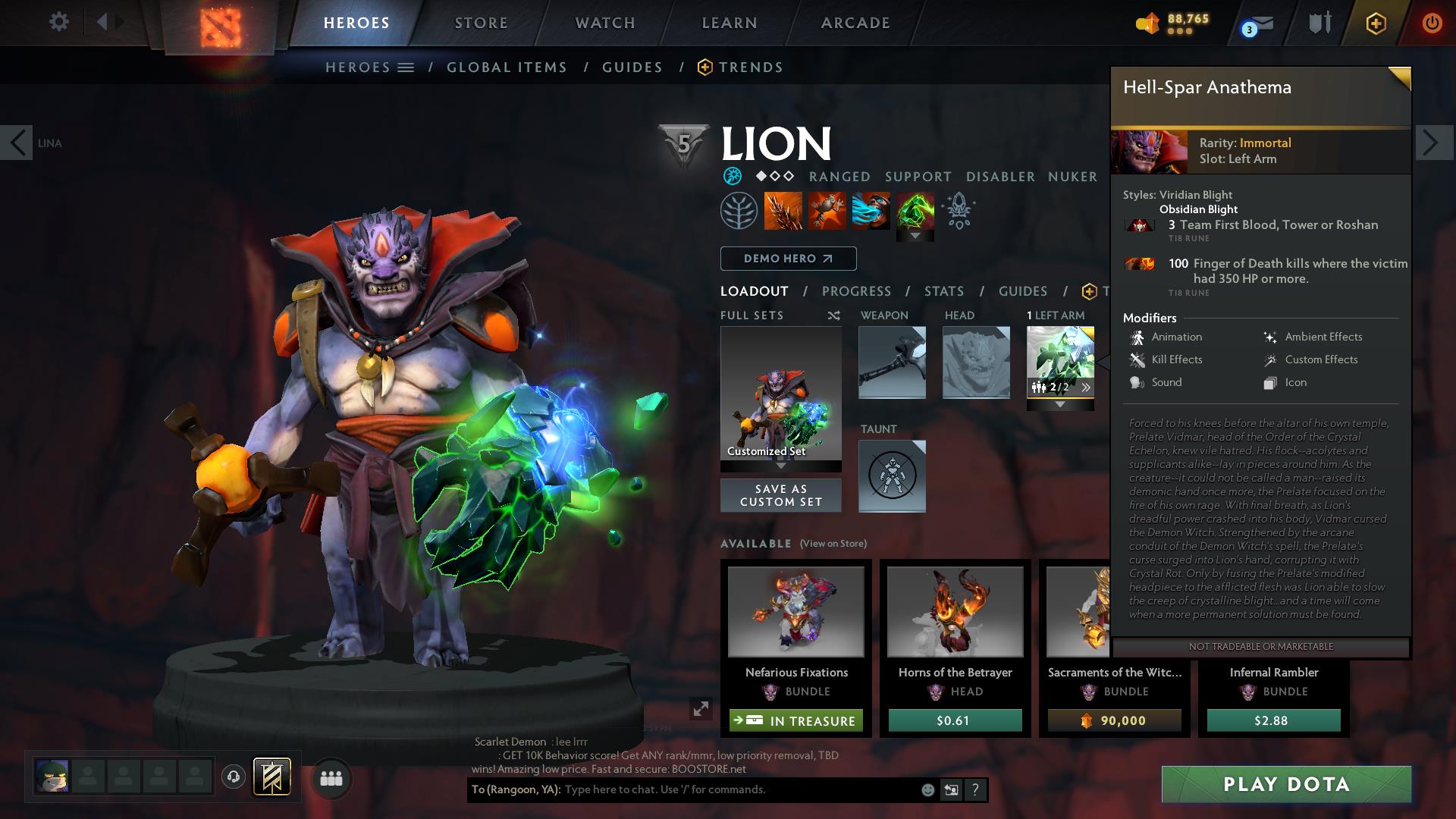Click the fullscreen expand arrows near the hero pedestal

[698, 711]
